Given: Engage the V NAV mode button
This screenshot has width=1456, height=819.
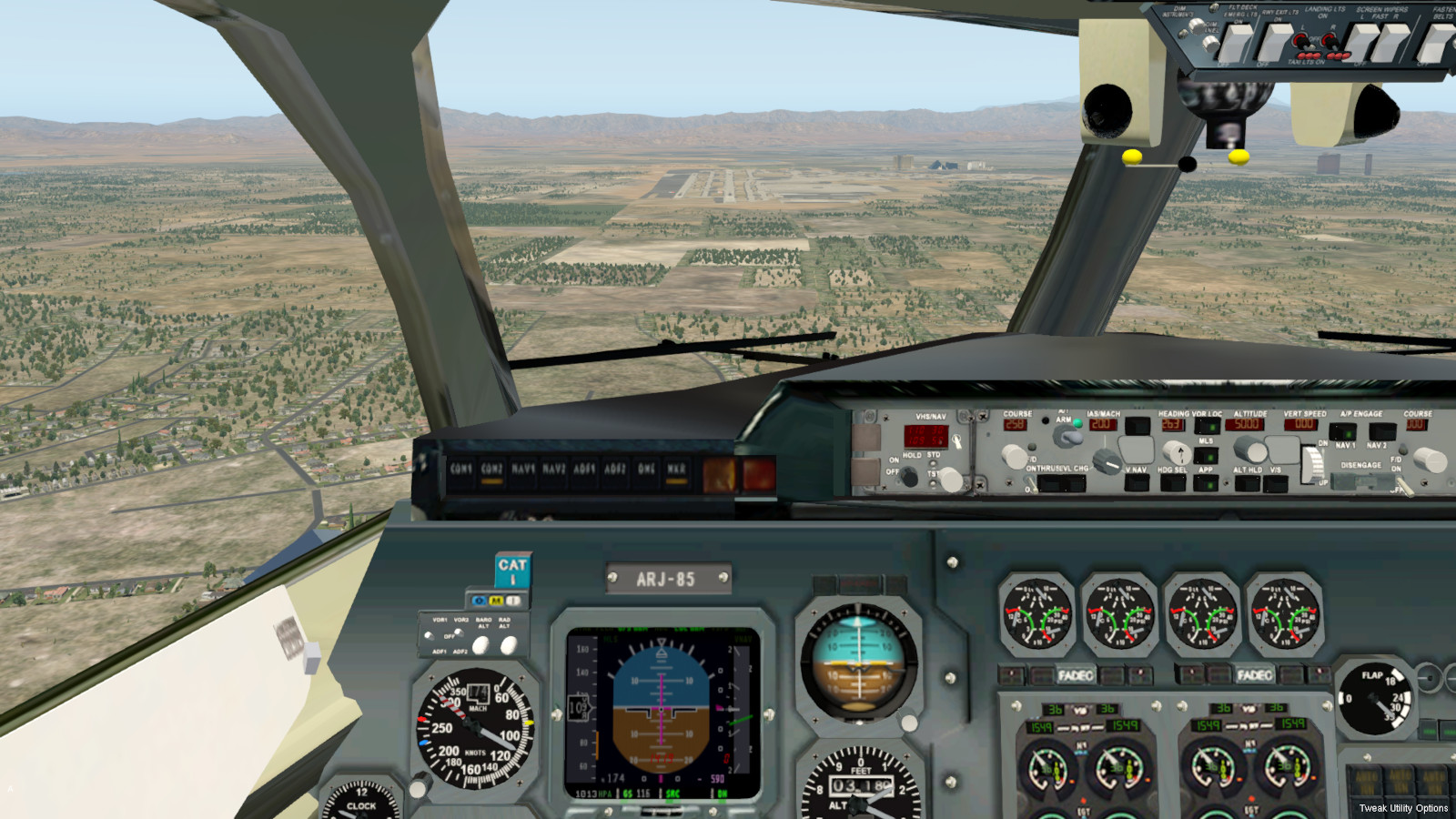Looking at the screenshot, I should pos(1137,482).
